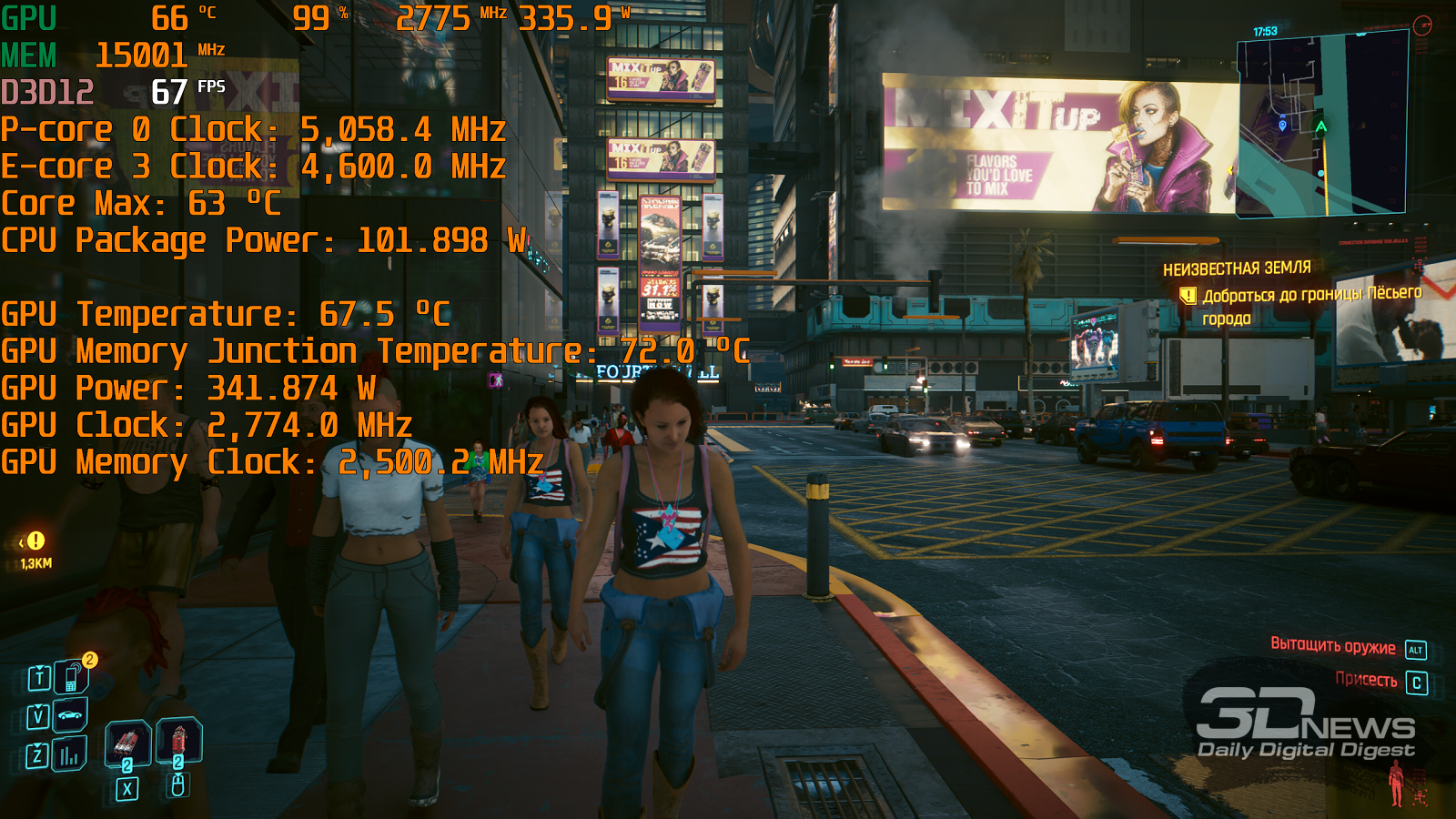Select the triple-canister inhaler quick slot

(126, 743)
